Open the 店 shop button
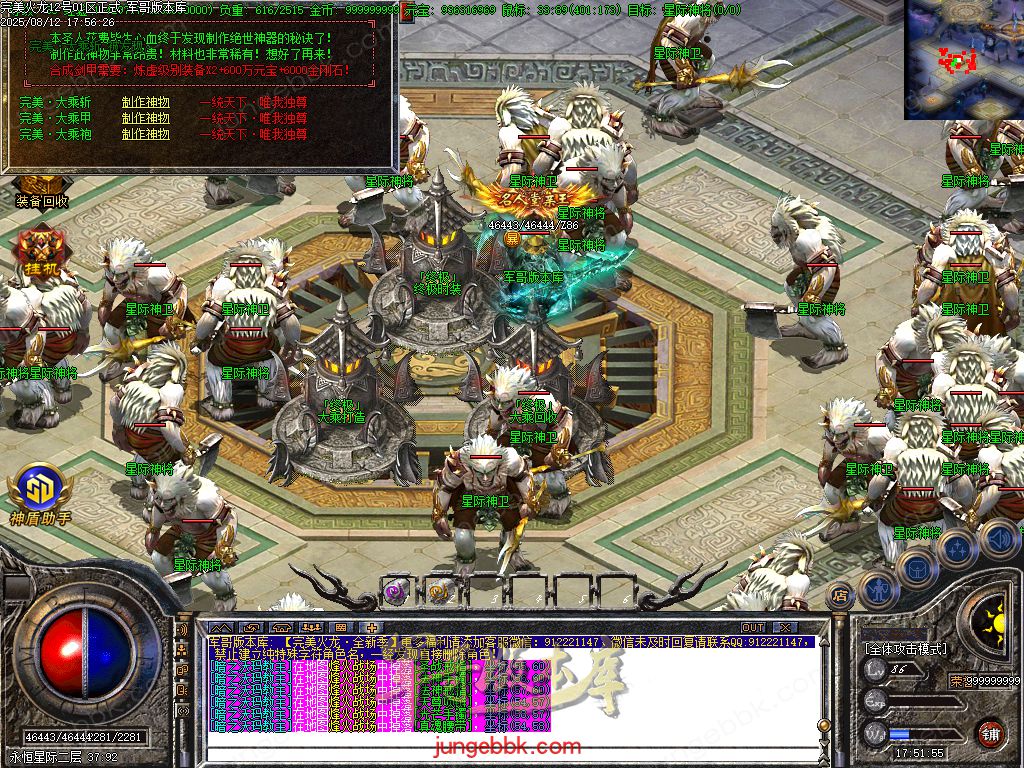This screenshot has height=768, width=1024. click(x=840, y=595)
